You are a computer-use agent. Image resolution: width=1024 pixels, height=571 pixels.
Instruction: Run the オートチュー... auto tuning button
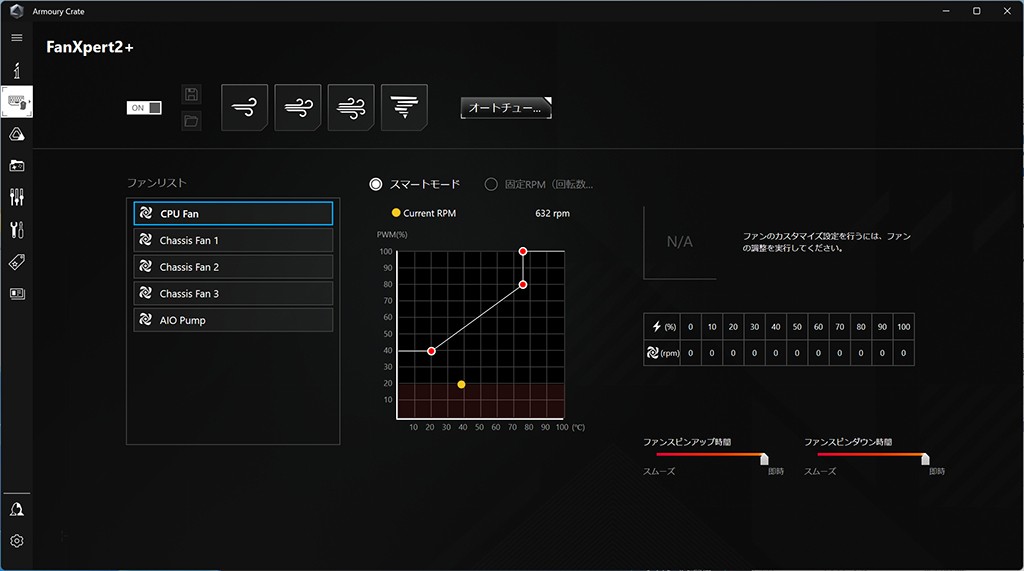506,108
